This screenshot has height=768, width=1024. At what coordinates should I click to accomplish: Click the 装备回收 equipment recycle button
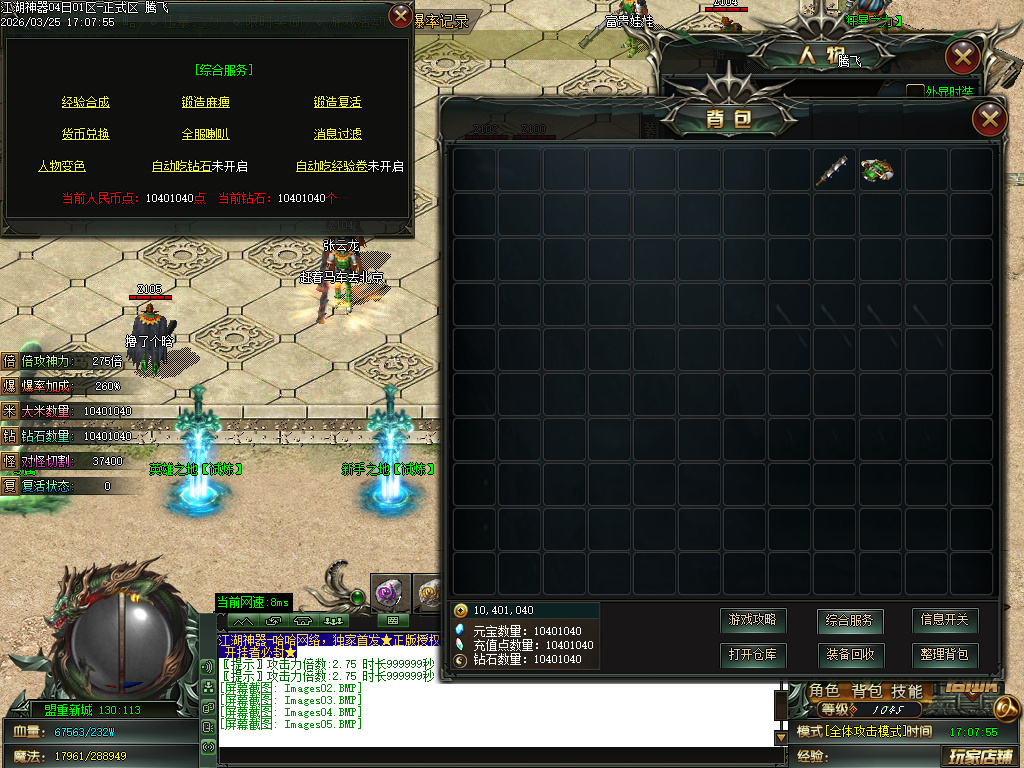coord(849,655)
